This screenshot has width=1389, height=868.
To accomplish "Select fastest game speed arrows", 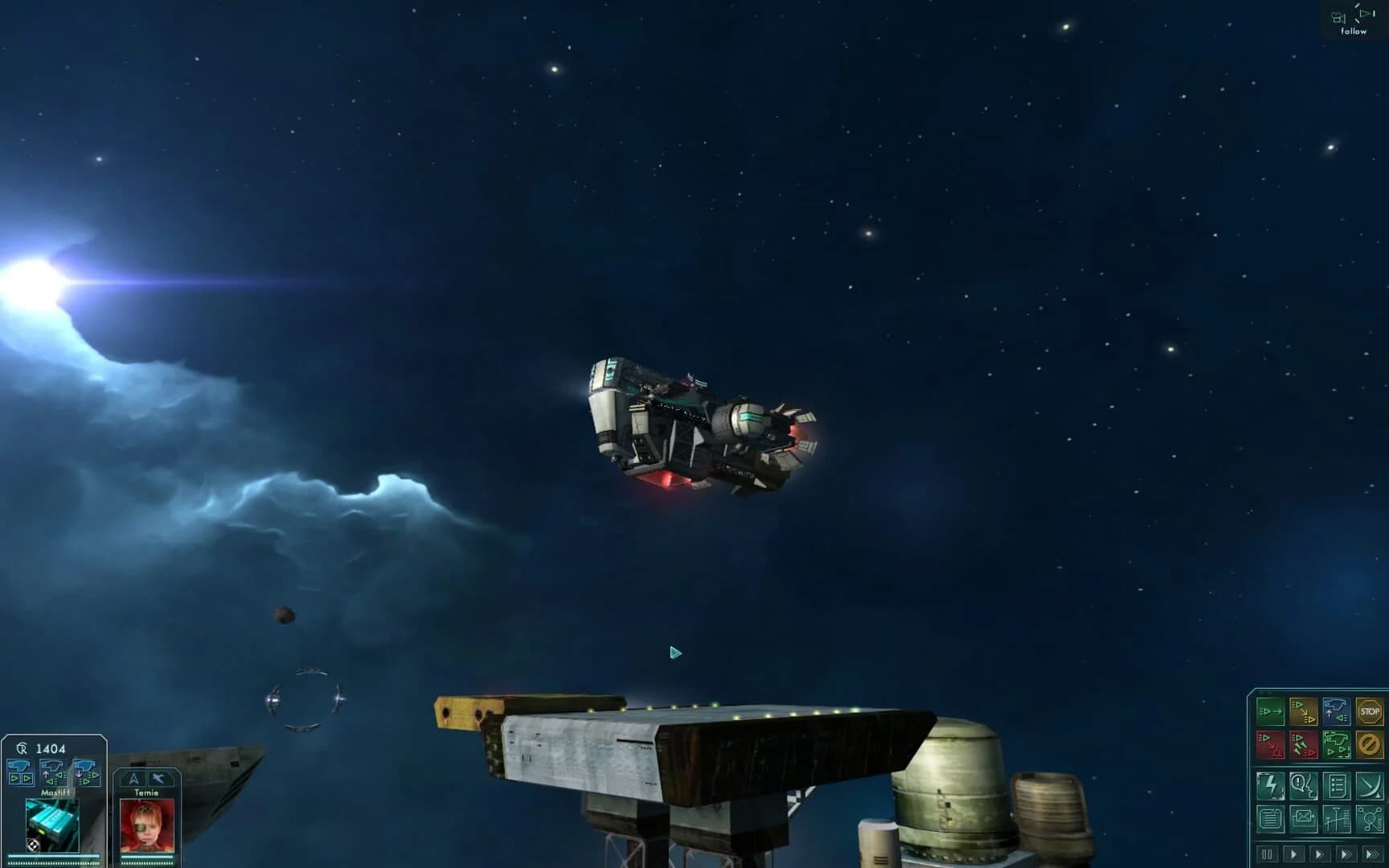I will pyautogui.click(x=1372, y=854).
